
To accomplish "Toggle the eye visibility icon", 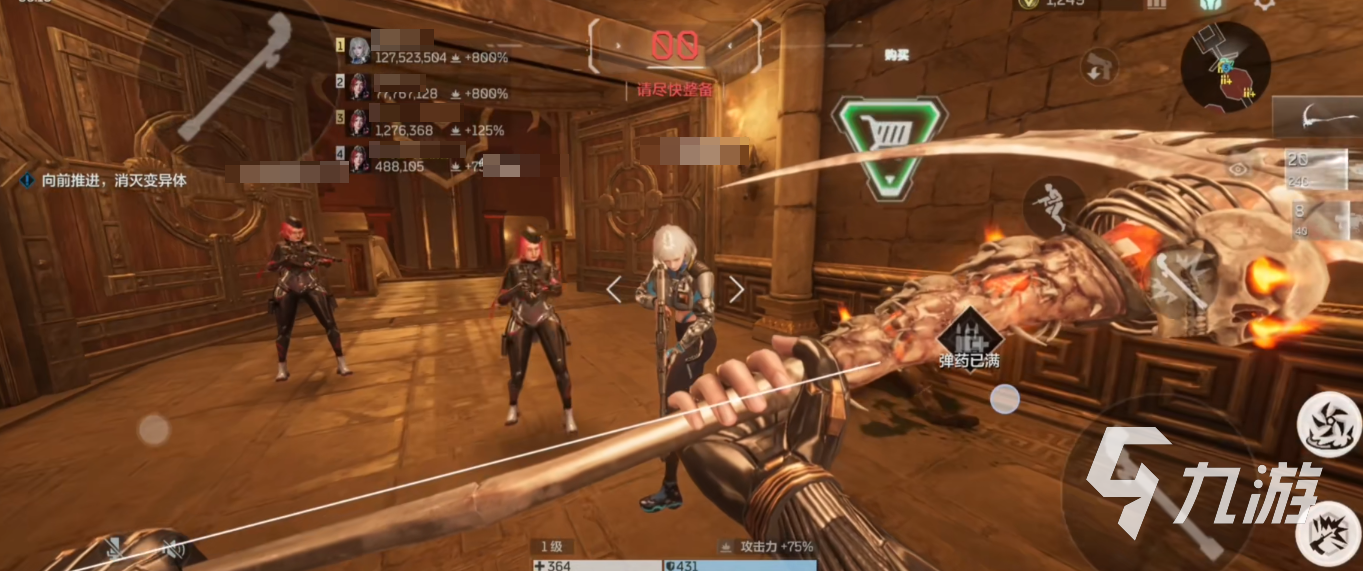I will (1240, 169).
